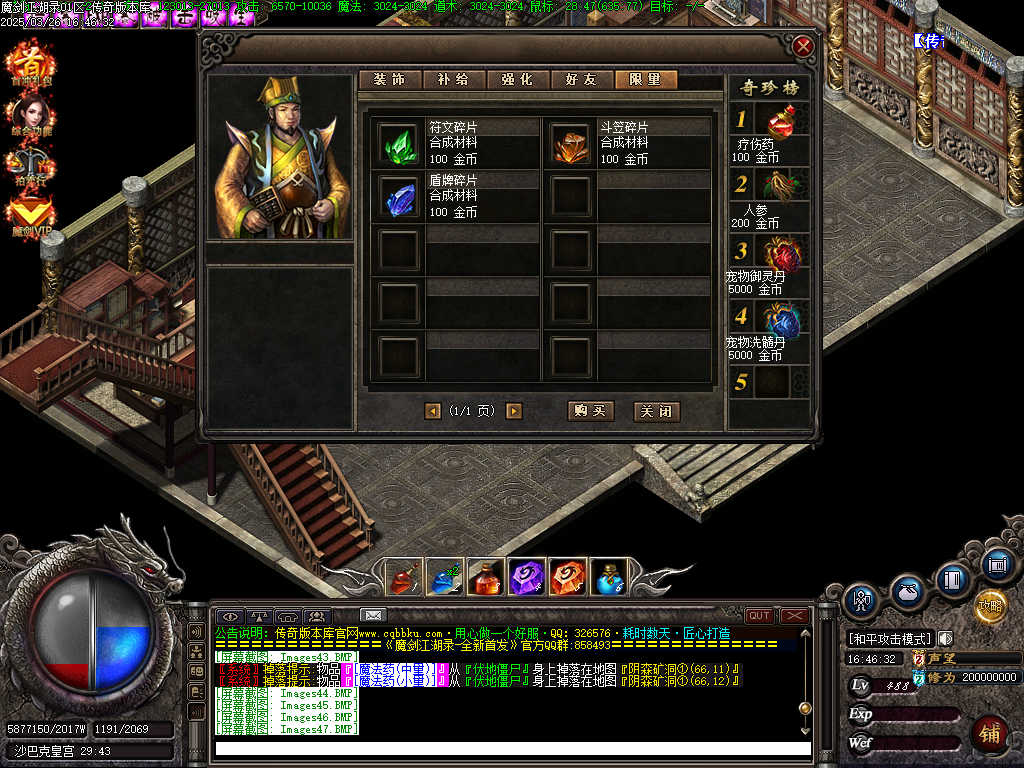Use the purple swirl scroll hotbar slot
This screenshot has width=1024, height=768.
coord(526,577)
